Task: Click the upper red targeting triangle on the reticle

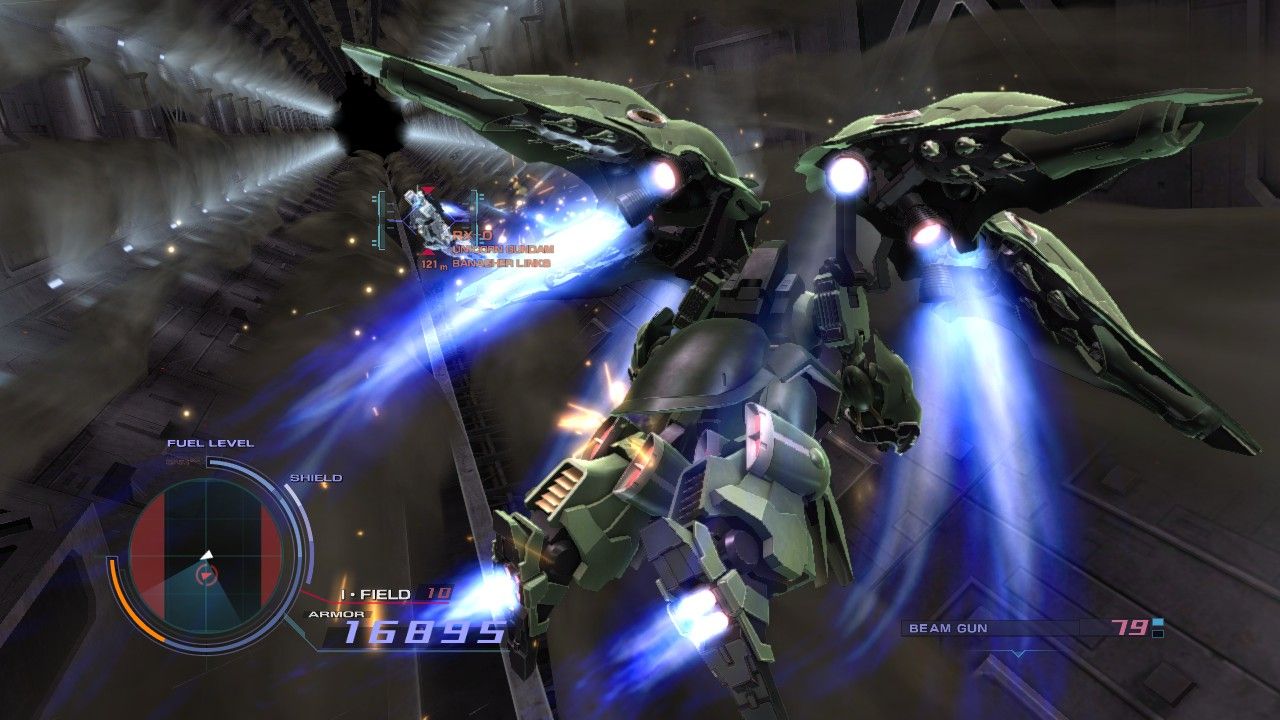Action: [x=427, y=188]
